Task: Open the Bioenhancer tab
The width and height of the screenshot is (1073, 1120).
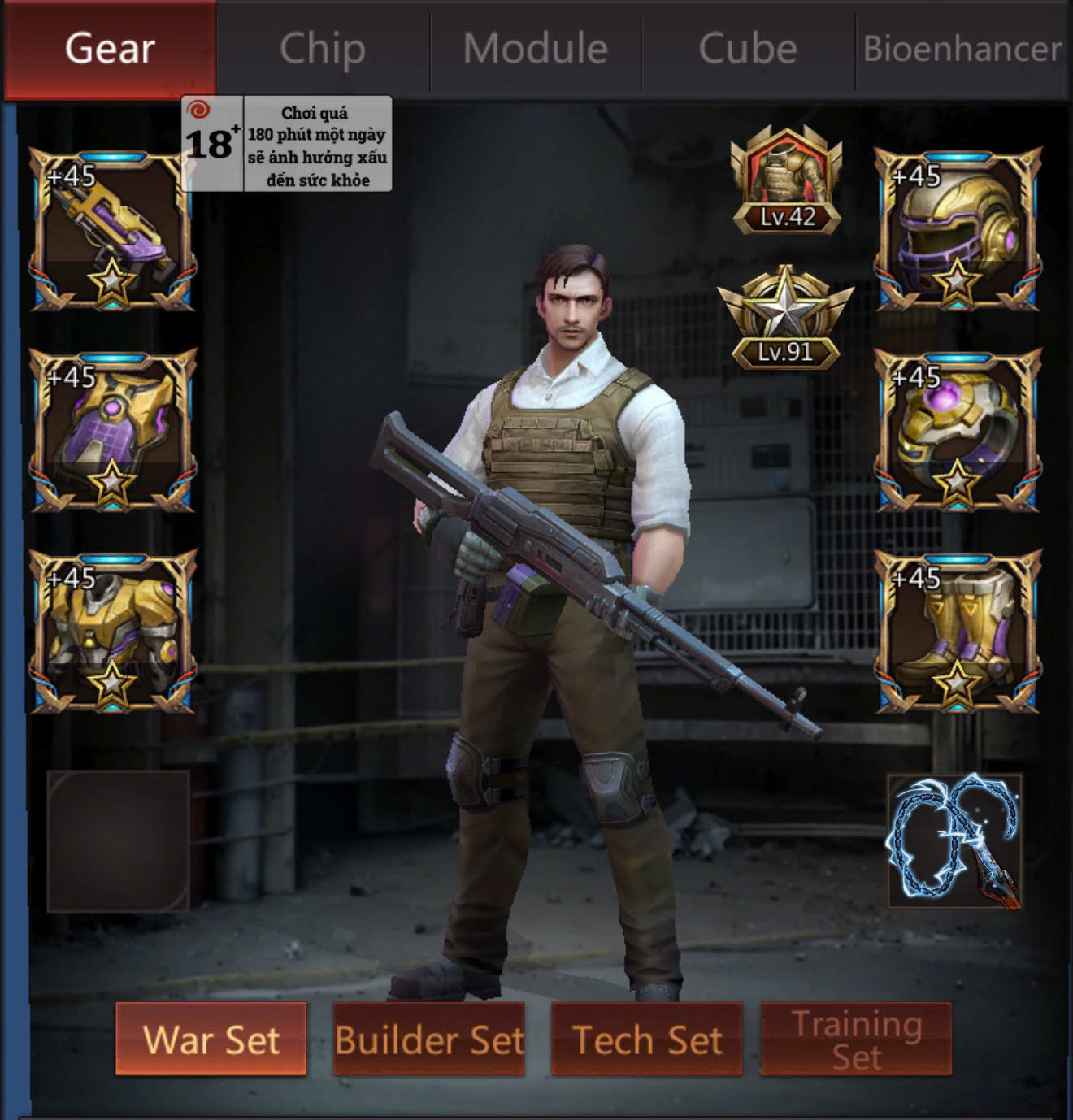Action: tap(962, 49)
